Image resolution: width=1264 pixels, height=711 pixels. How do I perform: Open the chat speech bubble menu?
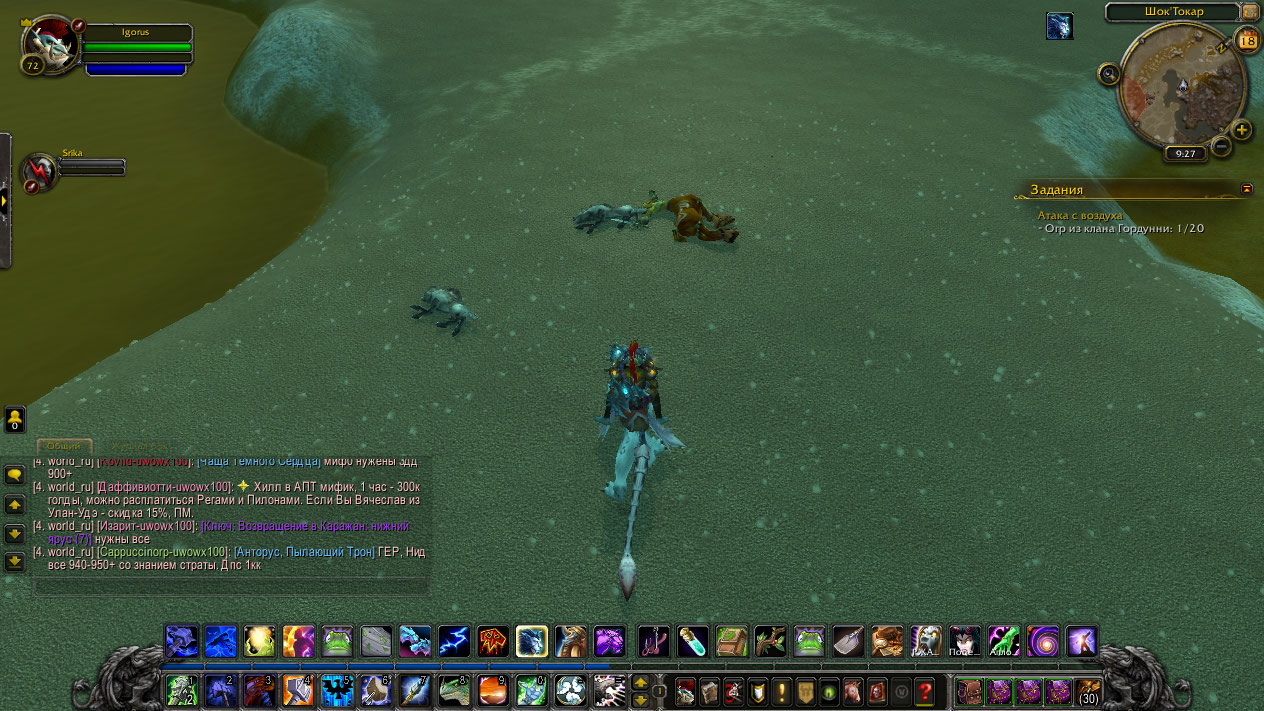[14, 475]
